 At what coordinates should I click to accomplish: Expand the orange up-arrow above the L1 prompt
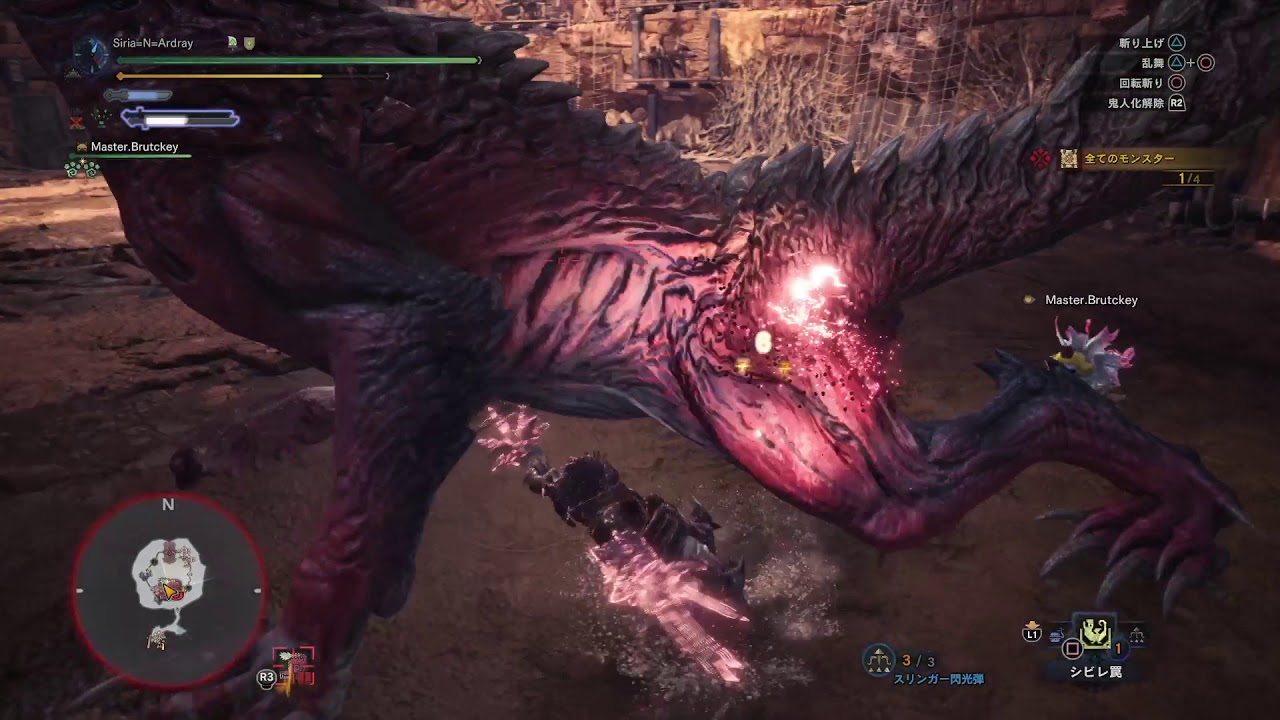(1030, 623)
